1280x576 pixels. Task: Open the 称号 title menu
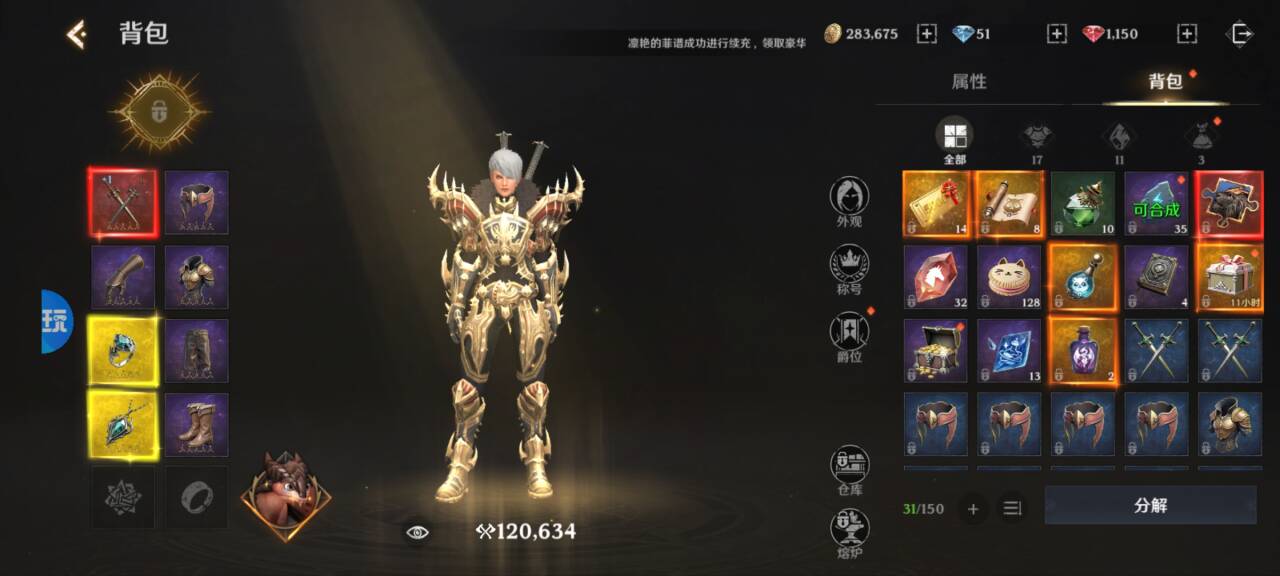click(849, 271)
